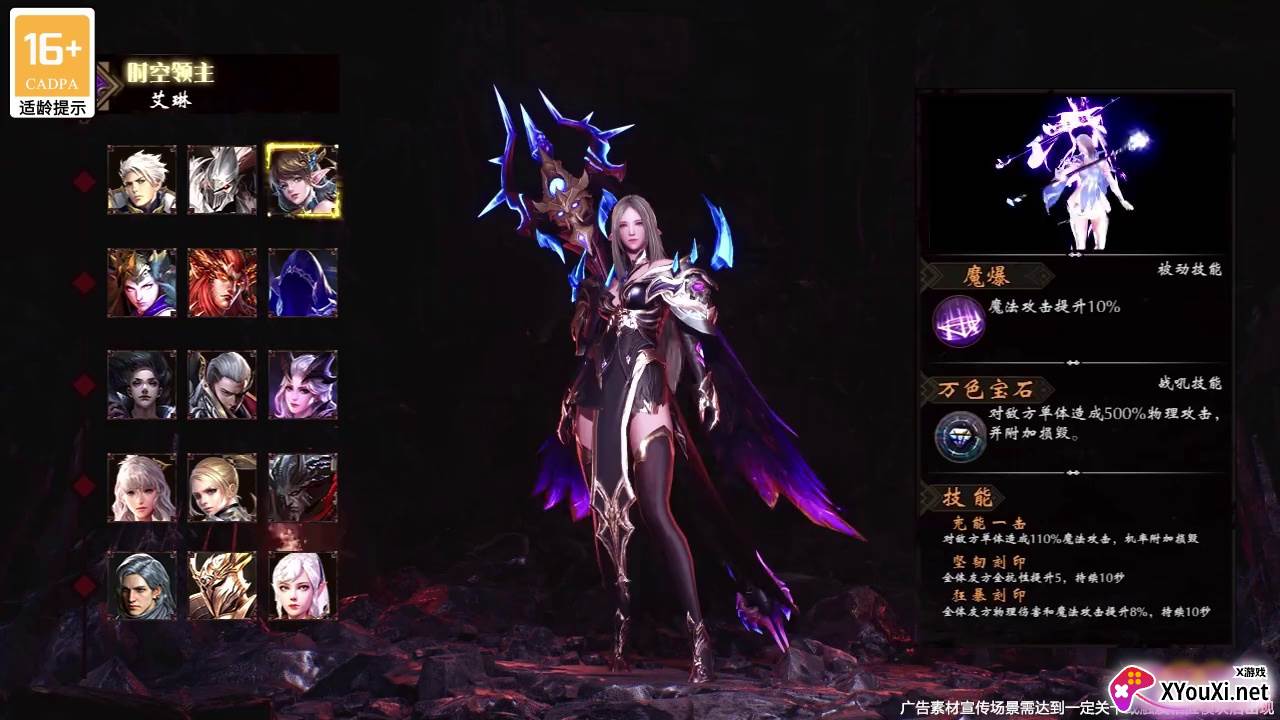Click the 魔爆 passive skill icon

pyautogui.click(x=958, y=322)
